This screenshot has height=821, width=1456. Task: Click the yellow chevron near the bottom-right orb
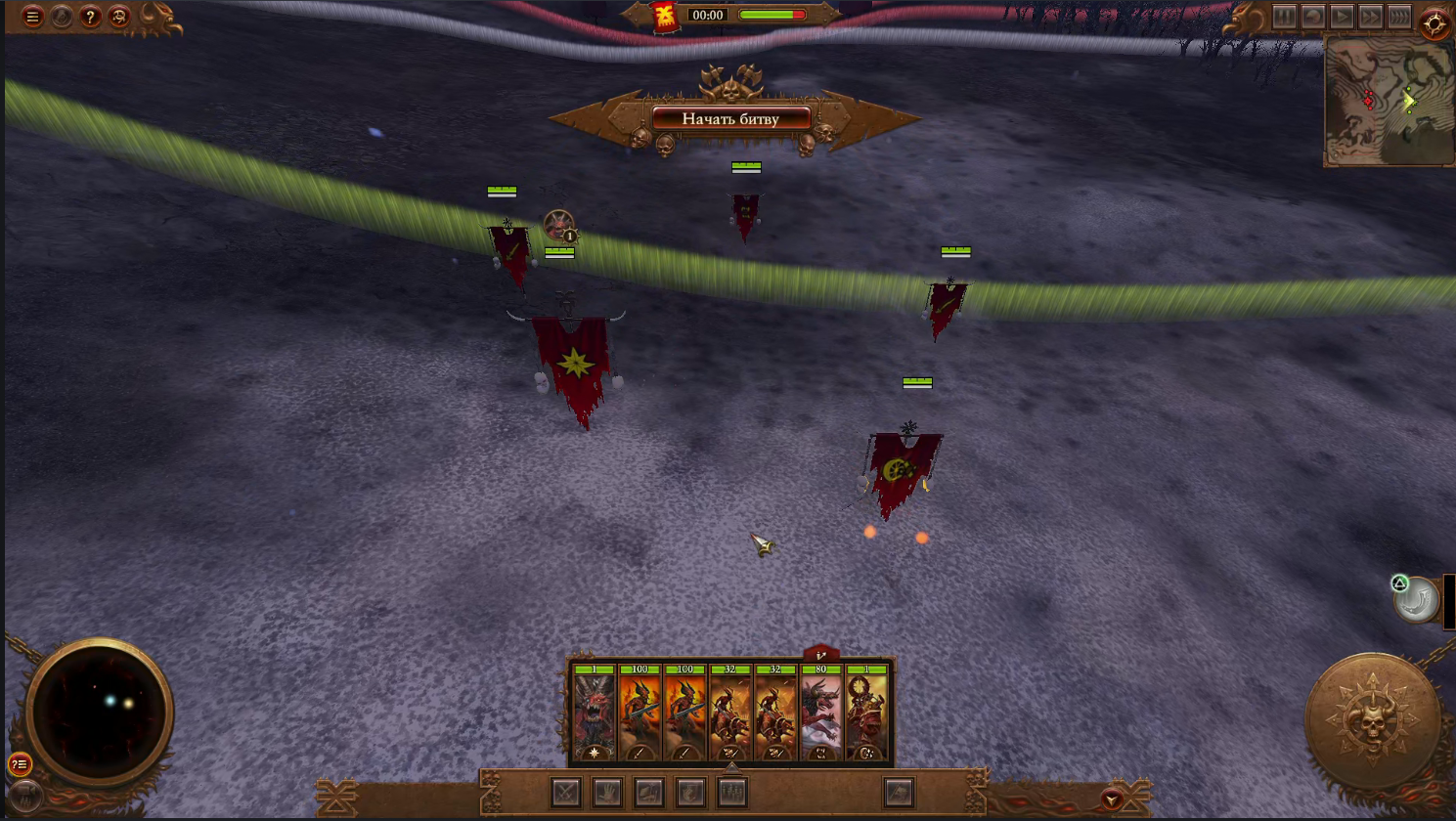1112,800
